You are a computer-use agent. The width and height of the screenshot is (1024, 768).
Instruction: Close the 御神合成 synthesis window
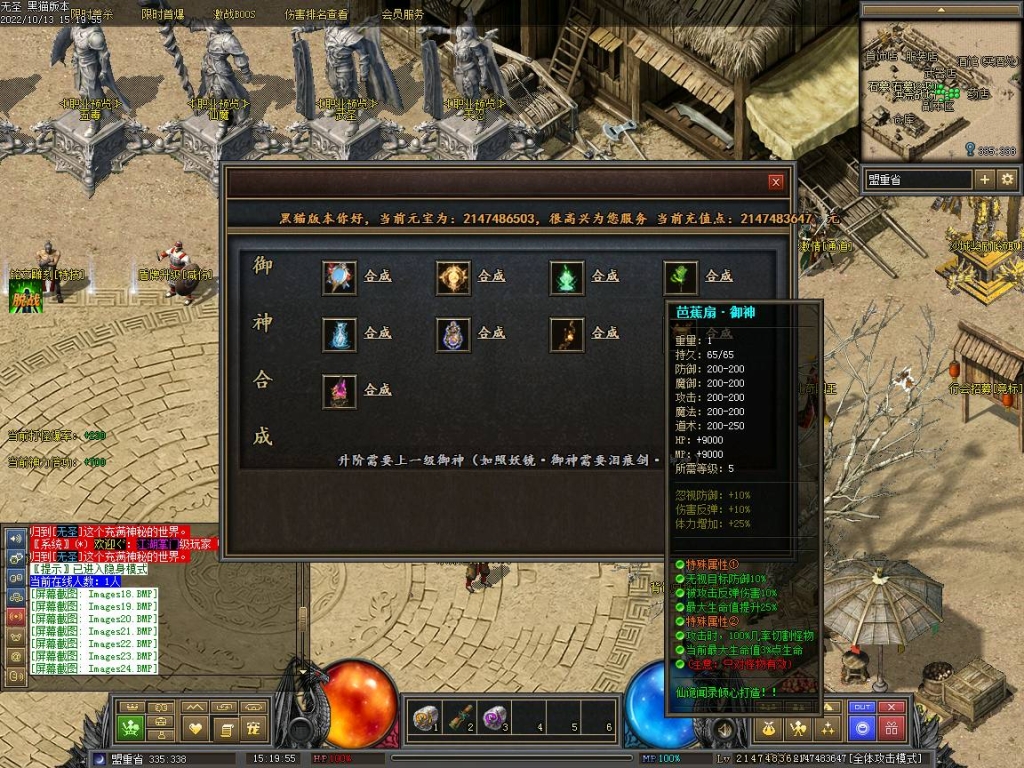pyautogui.click(x=775, y=182)
